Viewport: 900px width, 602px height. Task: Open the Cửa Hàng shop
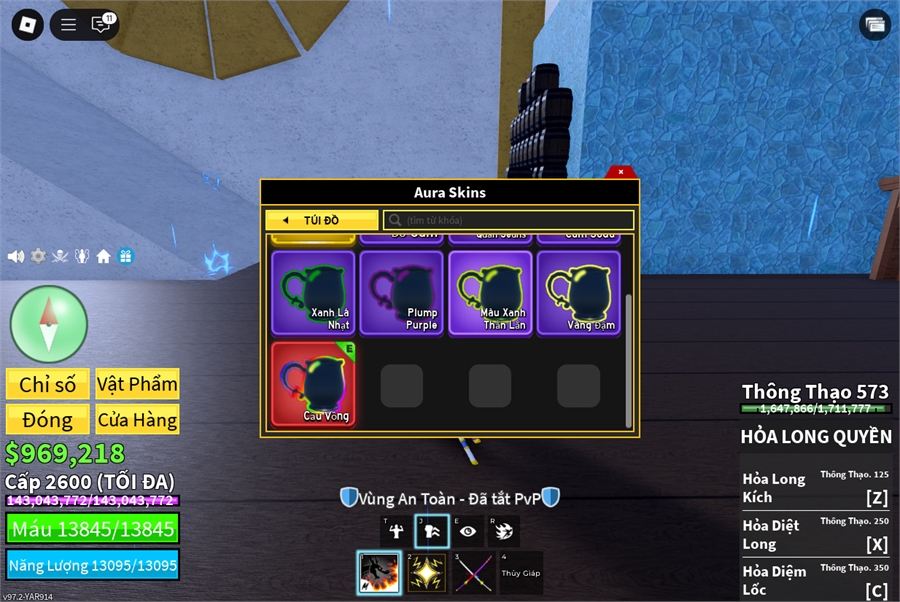point(137,419)
